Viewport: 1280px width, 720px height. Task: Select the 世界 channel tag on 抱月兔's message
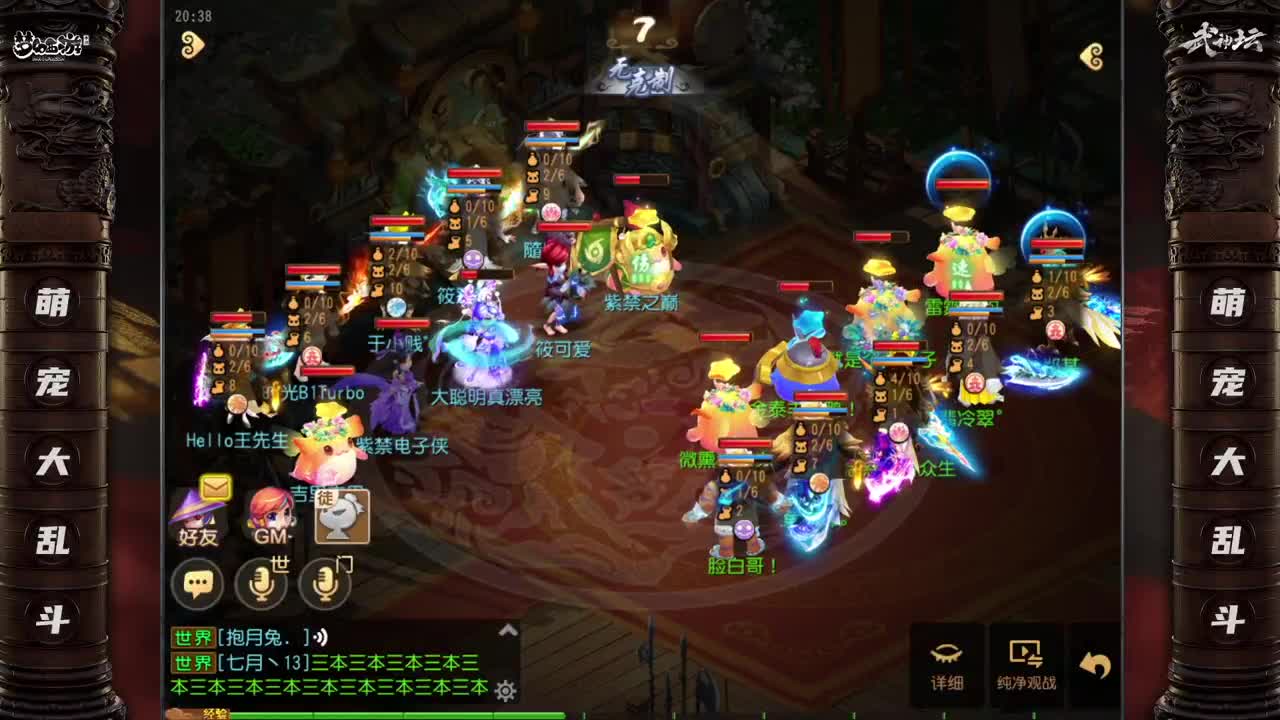(x=192, y=637)
